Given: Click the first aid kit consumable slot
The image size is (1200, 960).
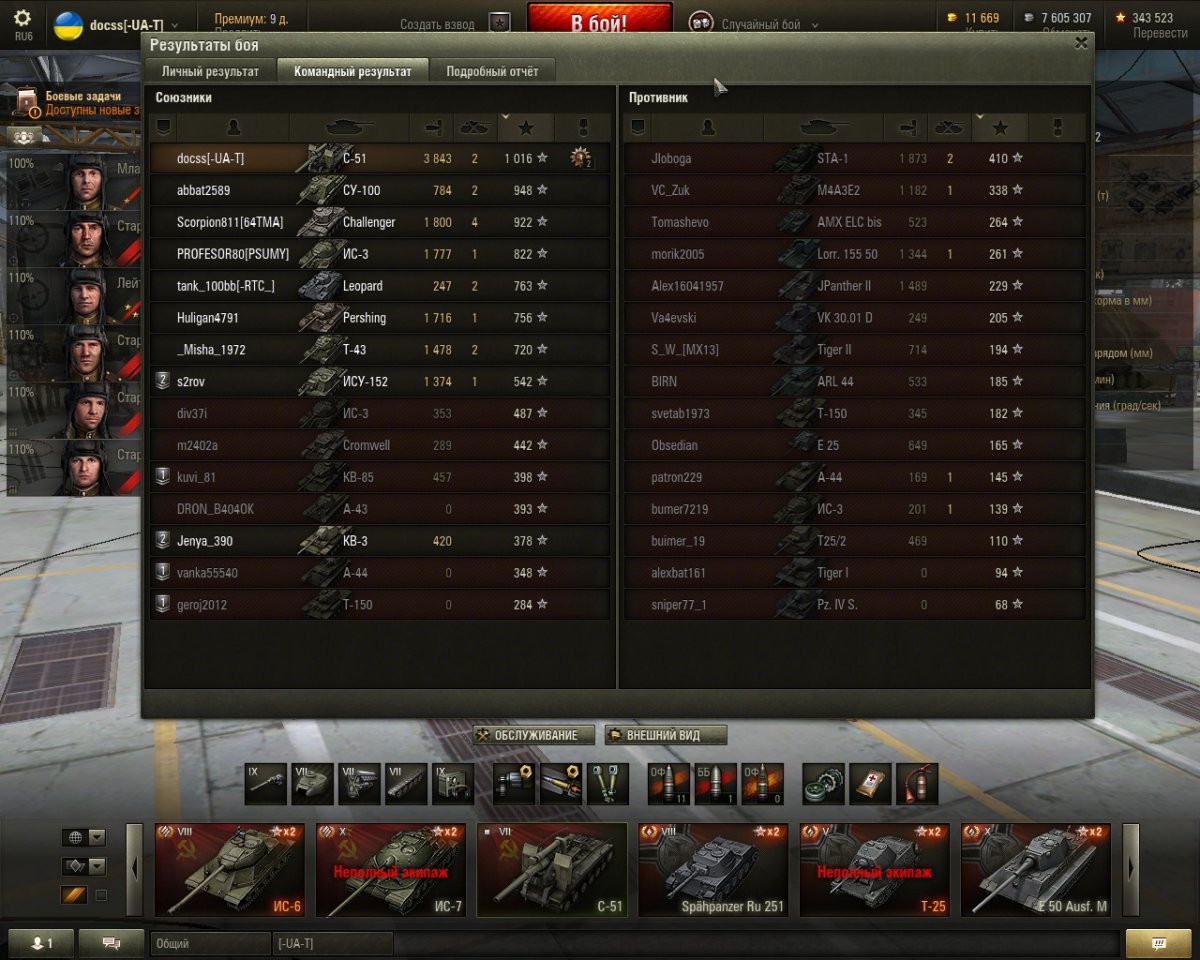Looking at the screenshot, I should [869, 783].
